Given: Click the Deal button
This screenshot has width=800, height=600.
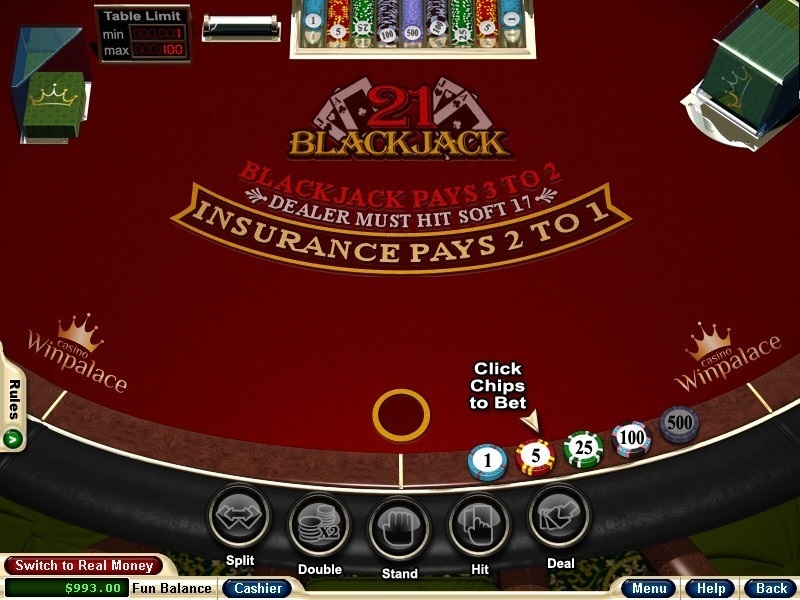Looking at the screenshot, I should pyautogui.click(x=559, y=517).
